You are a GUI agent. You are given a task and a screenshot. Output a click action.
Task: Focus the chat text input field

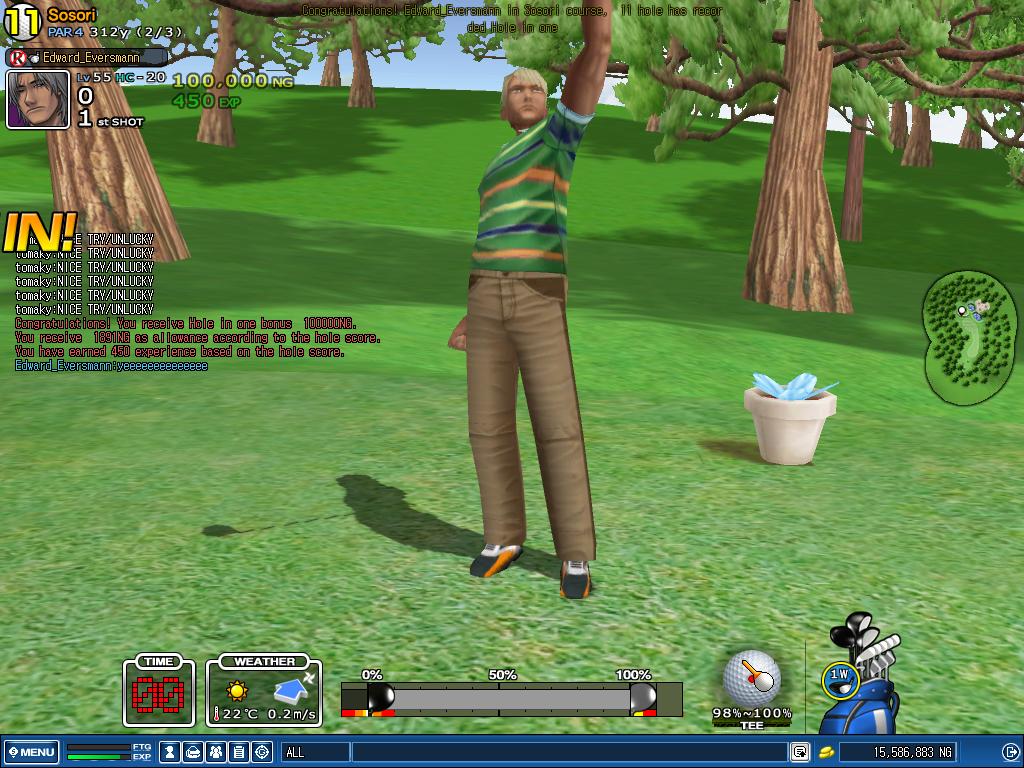pos(568,752)
